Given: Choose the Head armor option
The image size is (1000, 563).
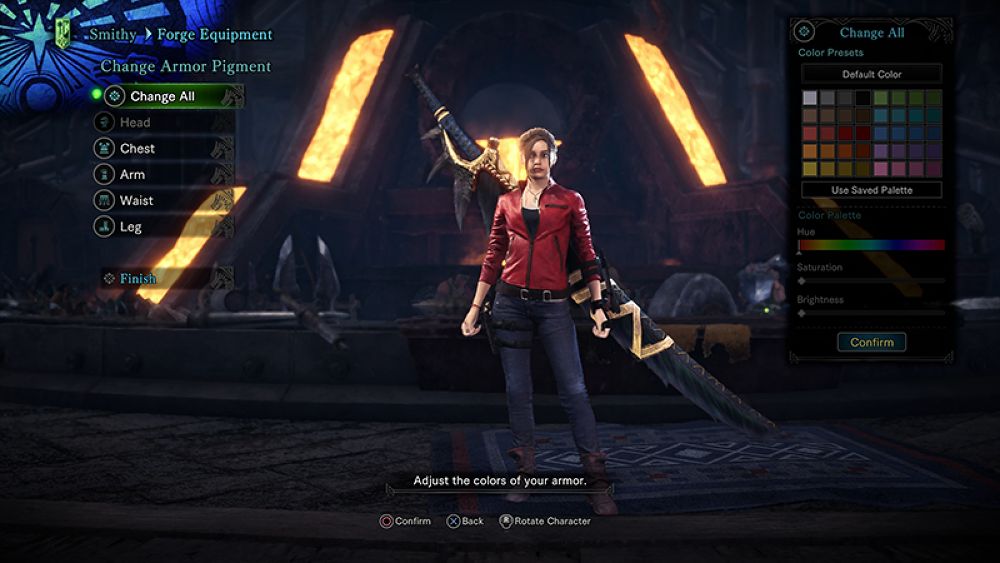Looking at the screenshot, I should tap(135, 122).
